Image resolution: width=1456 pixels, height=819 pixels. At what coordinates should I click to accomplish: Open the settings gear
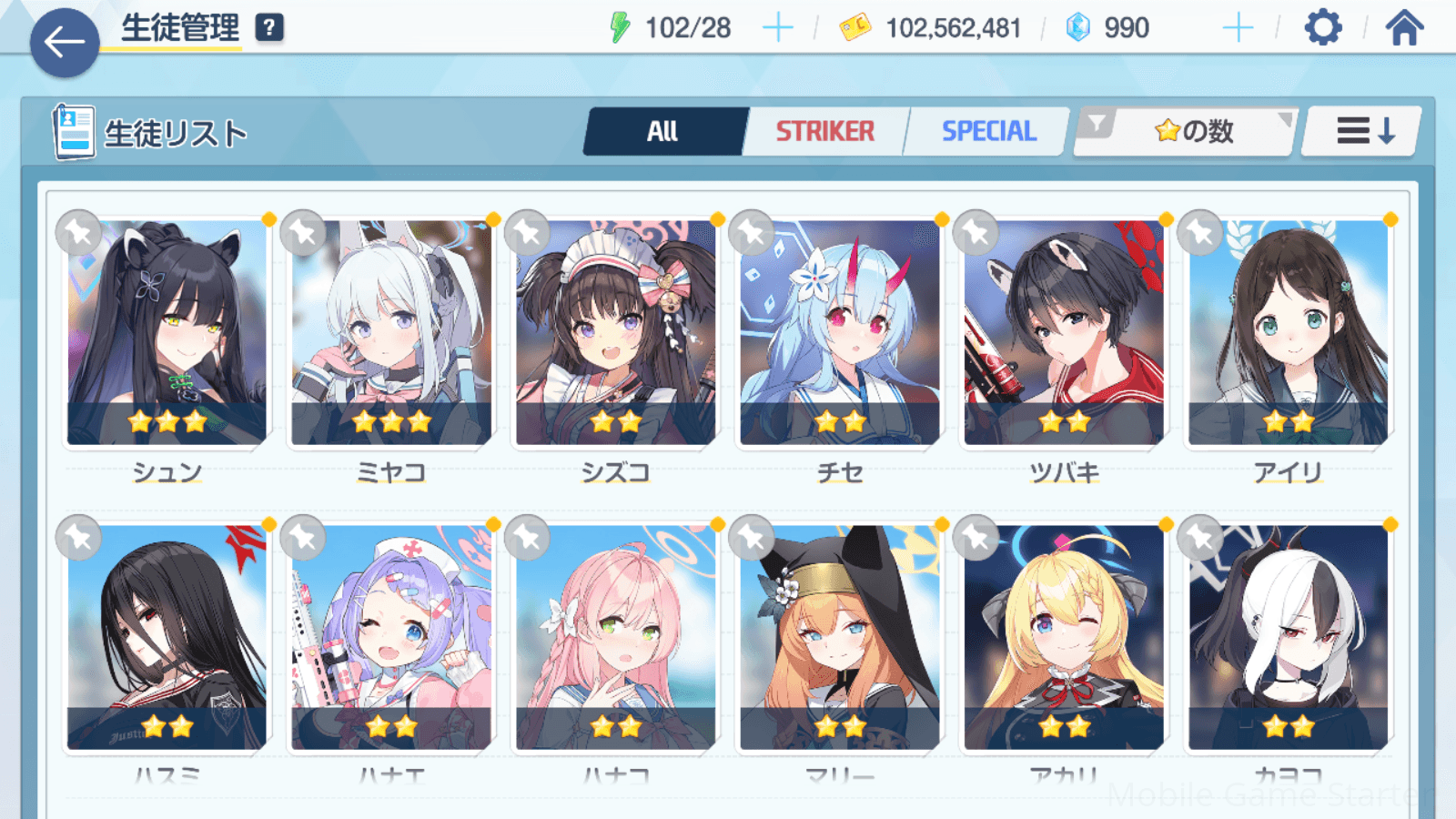point(1322,28)
